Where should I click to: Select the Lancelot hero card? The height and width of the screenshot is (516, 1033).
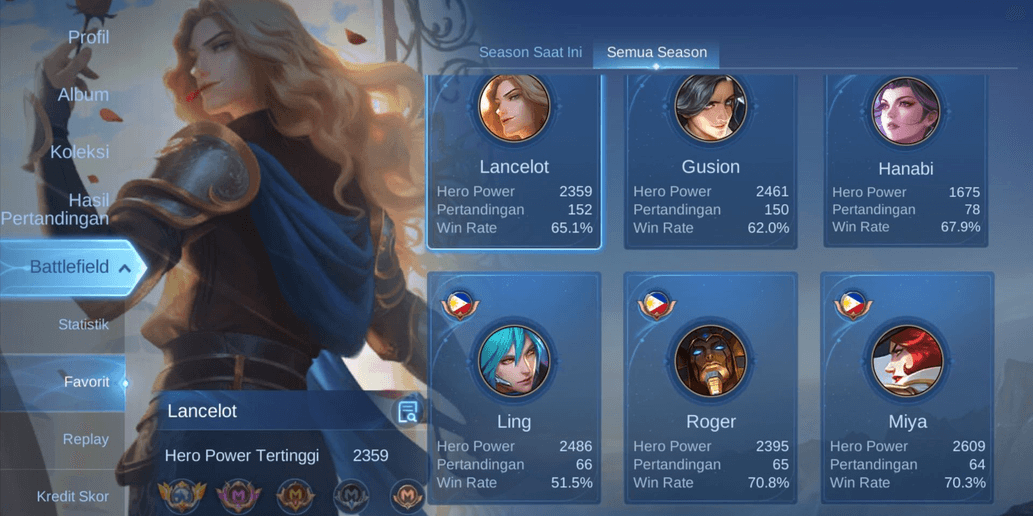[x=514, y=160]
